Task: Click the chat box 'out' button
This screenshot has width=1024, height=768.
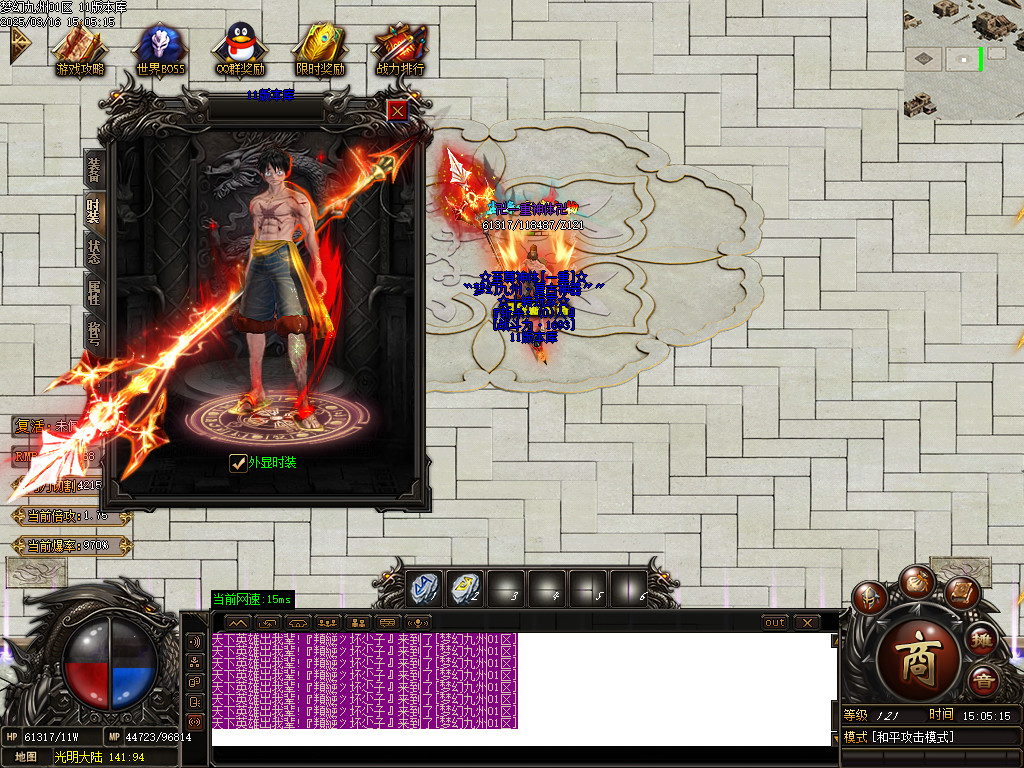Action: pos(774,622)
